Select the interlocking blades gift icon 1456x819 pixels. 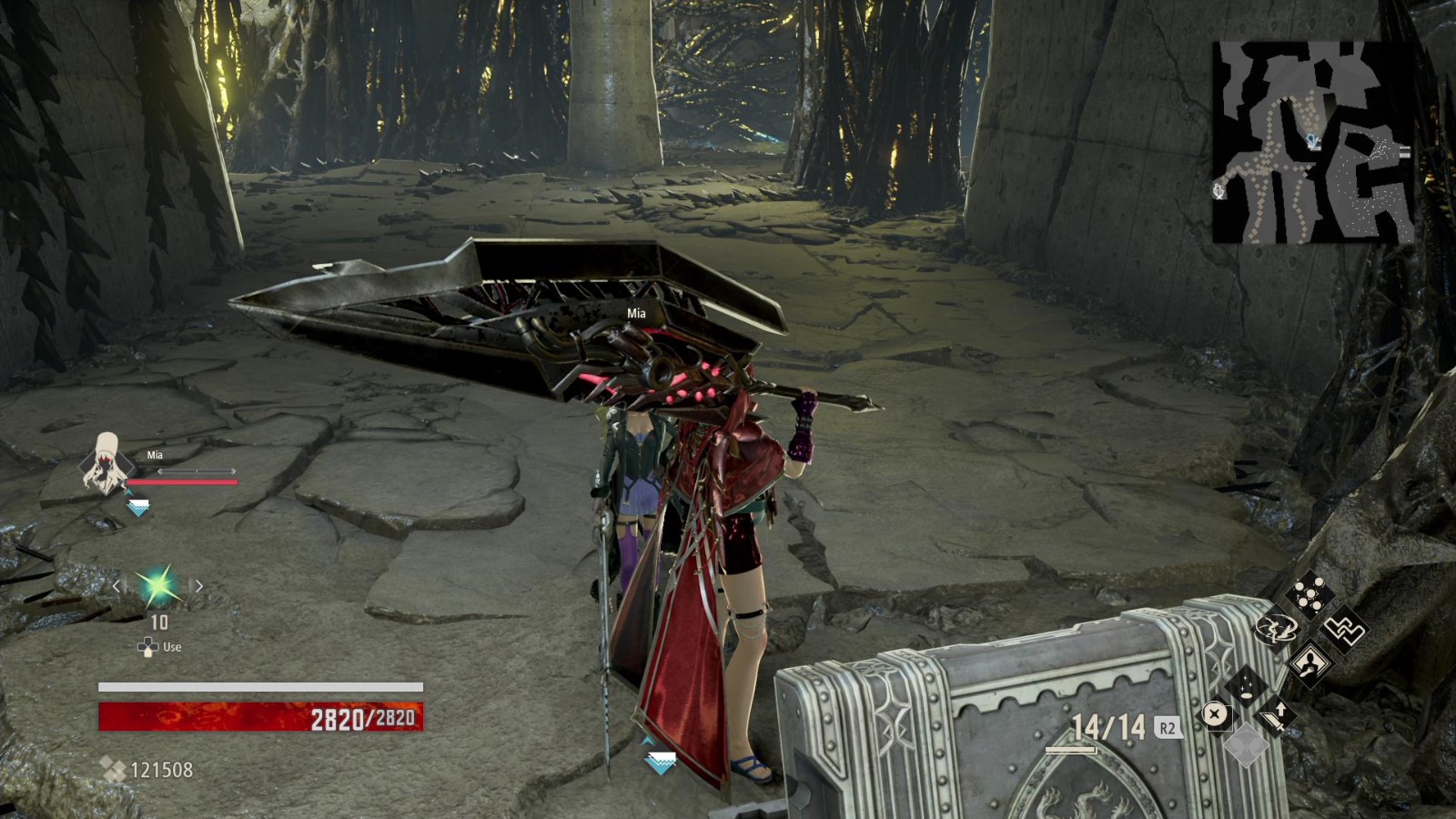pyautogui.click(x=1344, y=629)
